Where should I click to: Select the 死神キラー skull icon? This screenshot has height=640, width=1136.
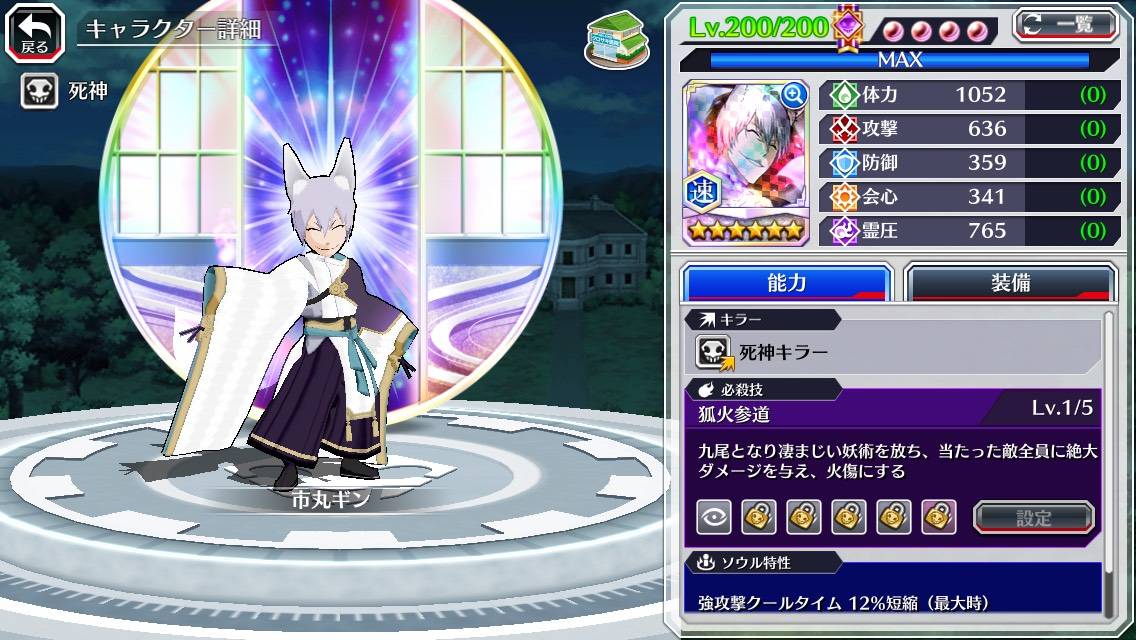714,352
